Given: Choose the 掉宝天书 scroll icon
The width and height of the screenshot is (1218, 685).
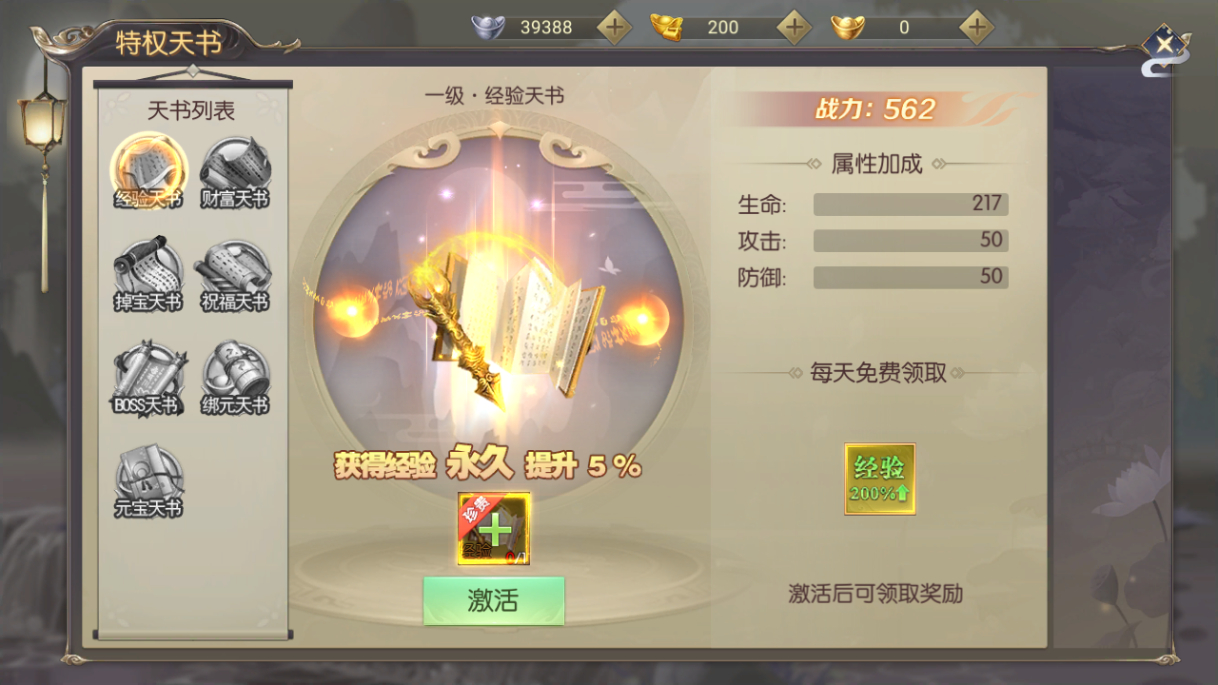Looking at the screenshot, I should click(148, 272).
